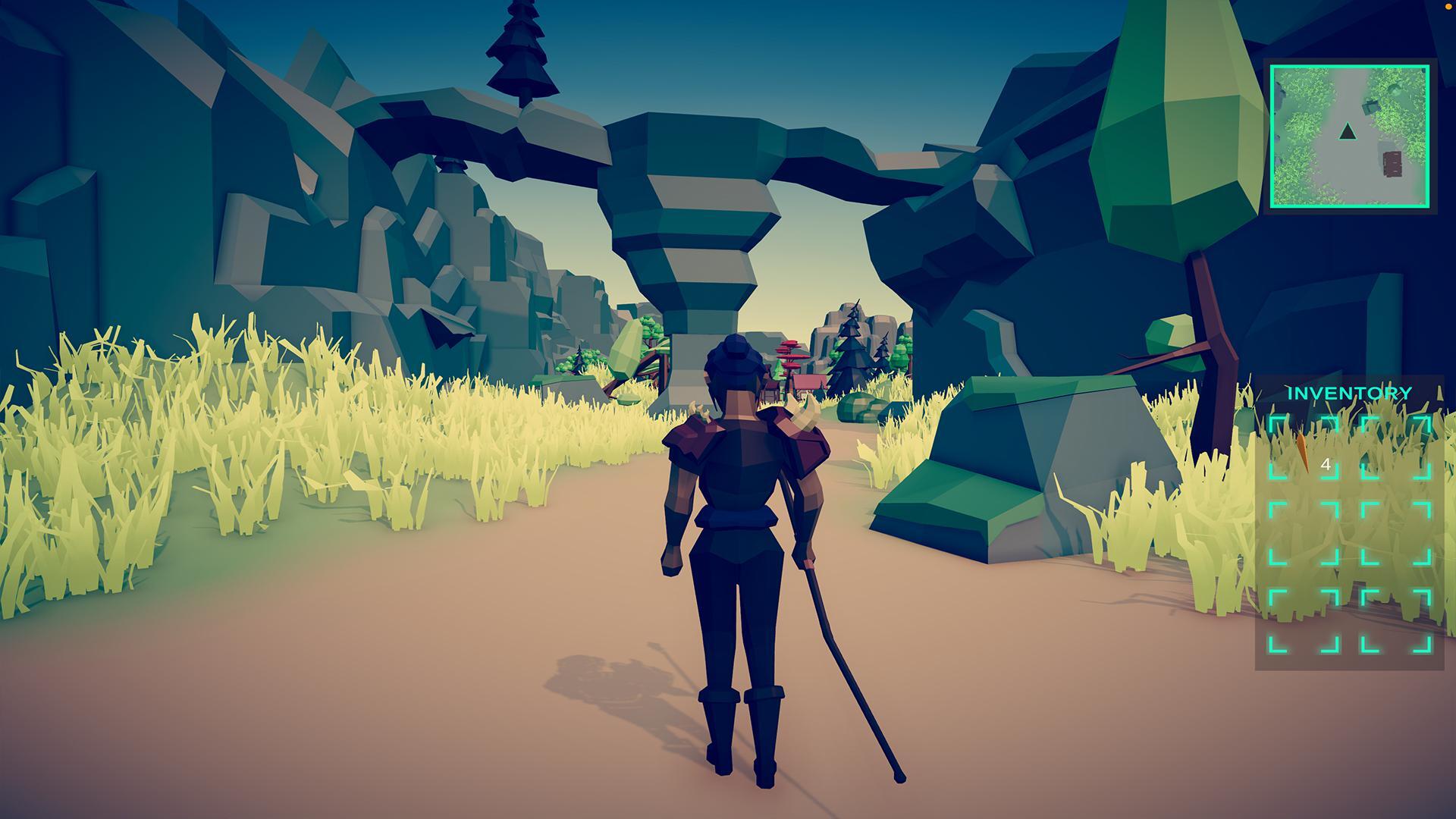This screenshot has height=819, width=1456.
Task: Click the INVENTORY panel title
Action: (1349, 392)
